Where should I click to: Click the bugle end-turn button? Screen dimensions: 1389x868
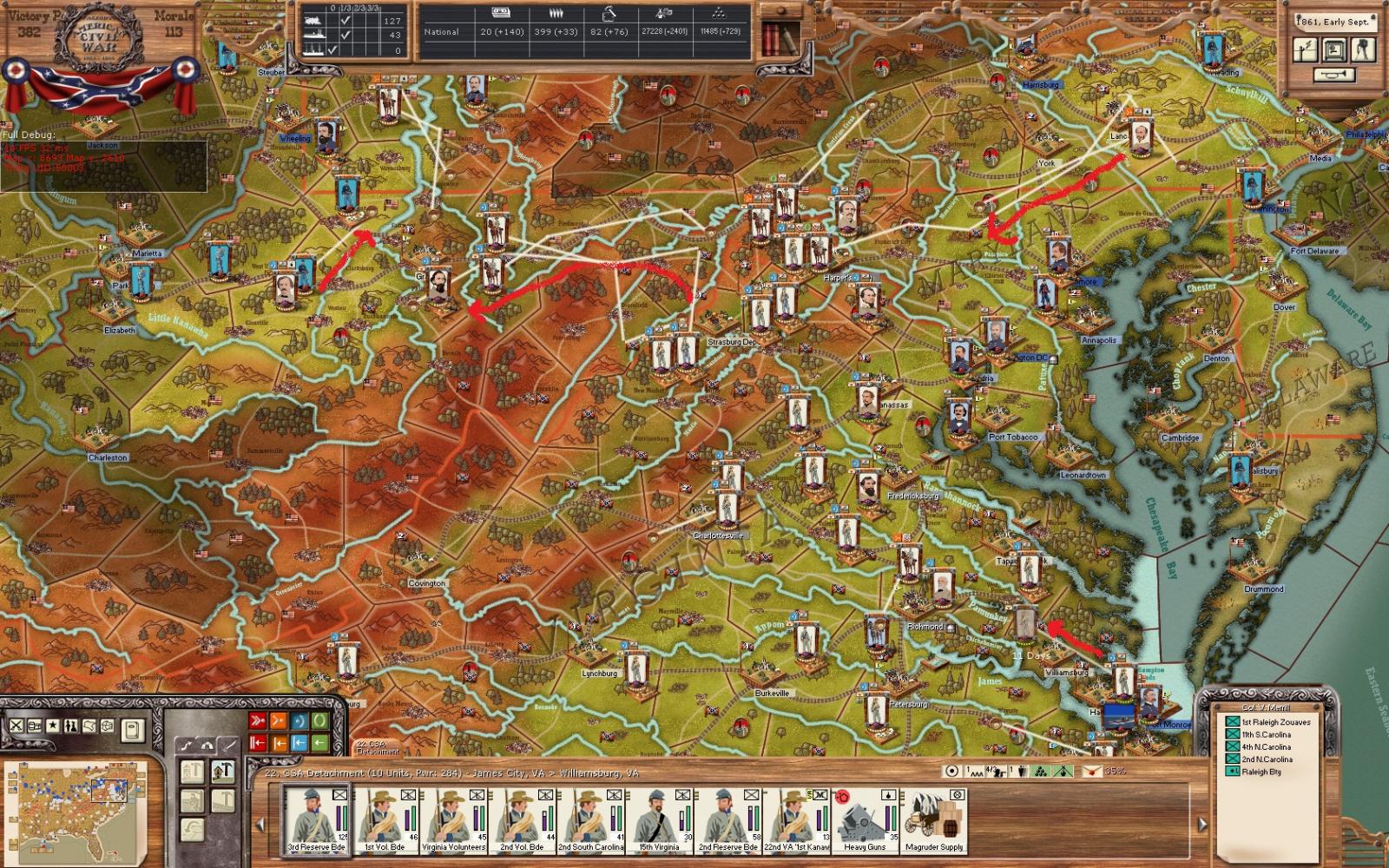(1334, 76)
